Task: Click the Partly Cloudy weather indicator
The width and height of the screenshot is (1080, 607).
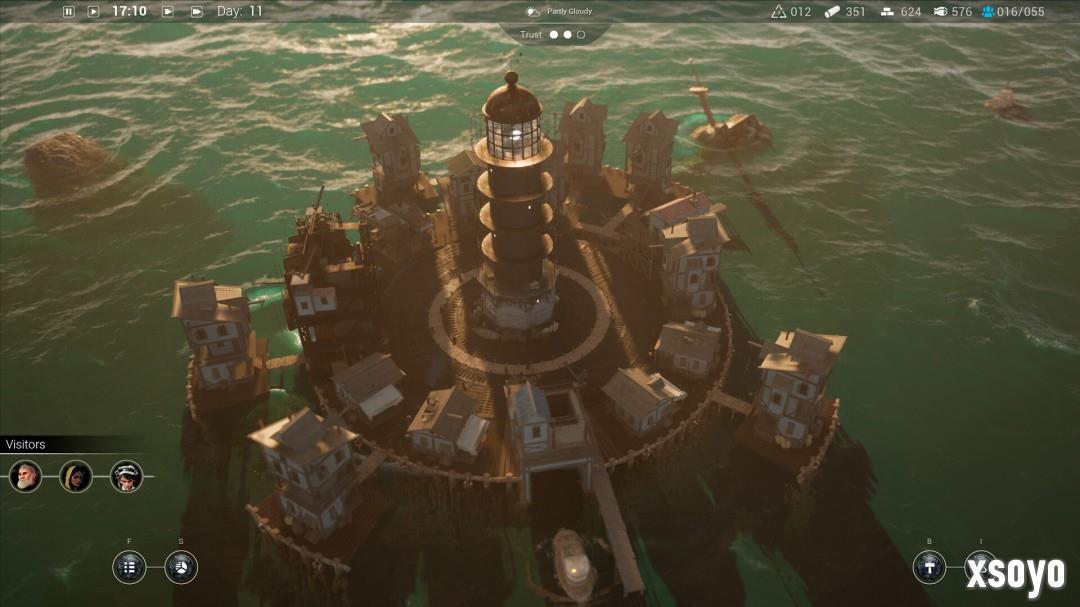Action: tap(560, 12)
